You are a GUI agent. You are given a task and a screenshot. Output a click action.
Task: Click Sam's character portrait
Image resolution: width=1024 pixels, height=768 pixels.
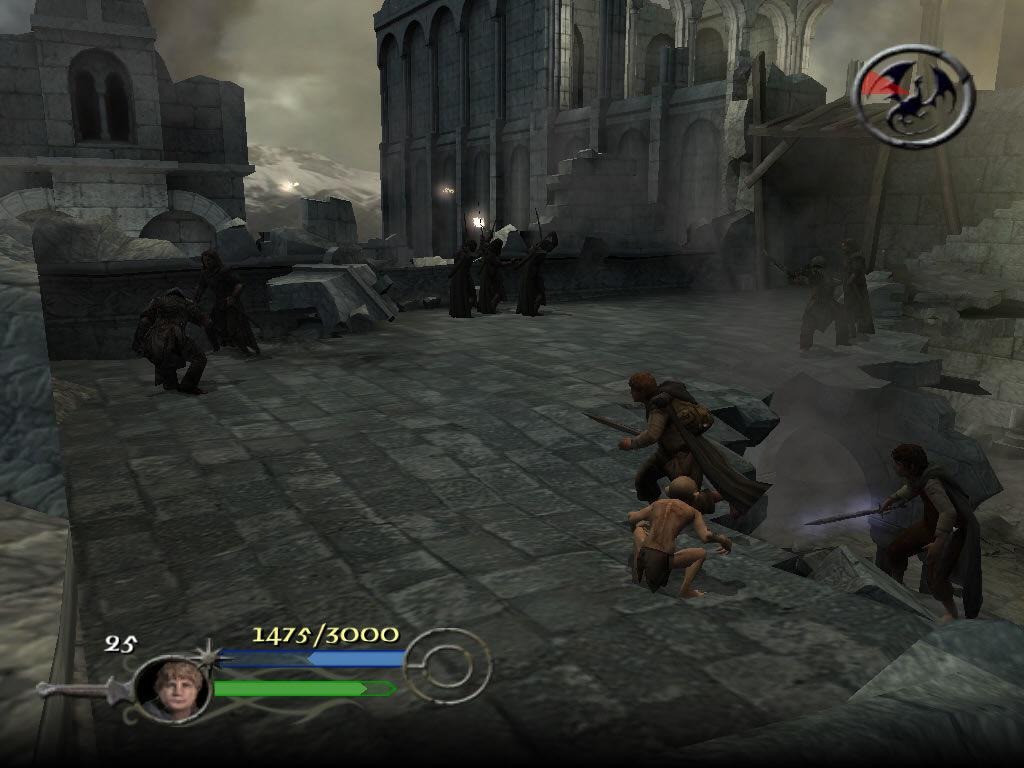point(171,688)
